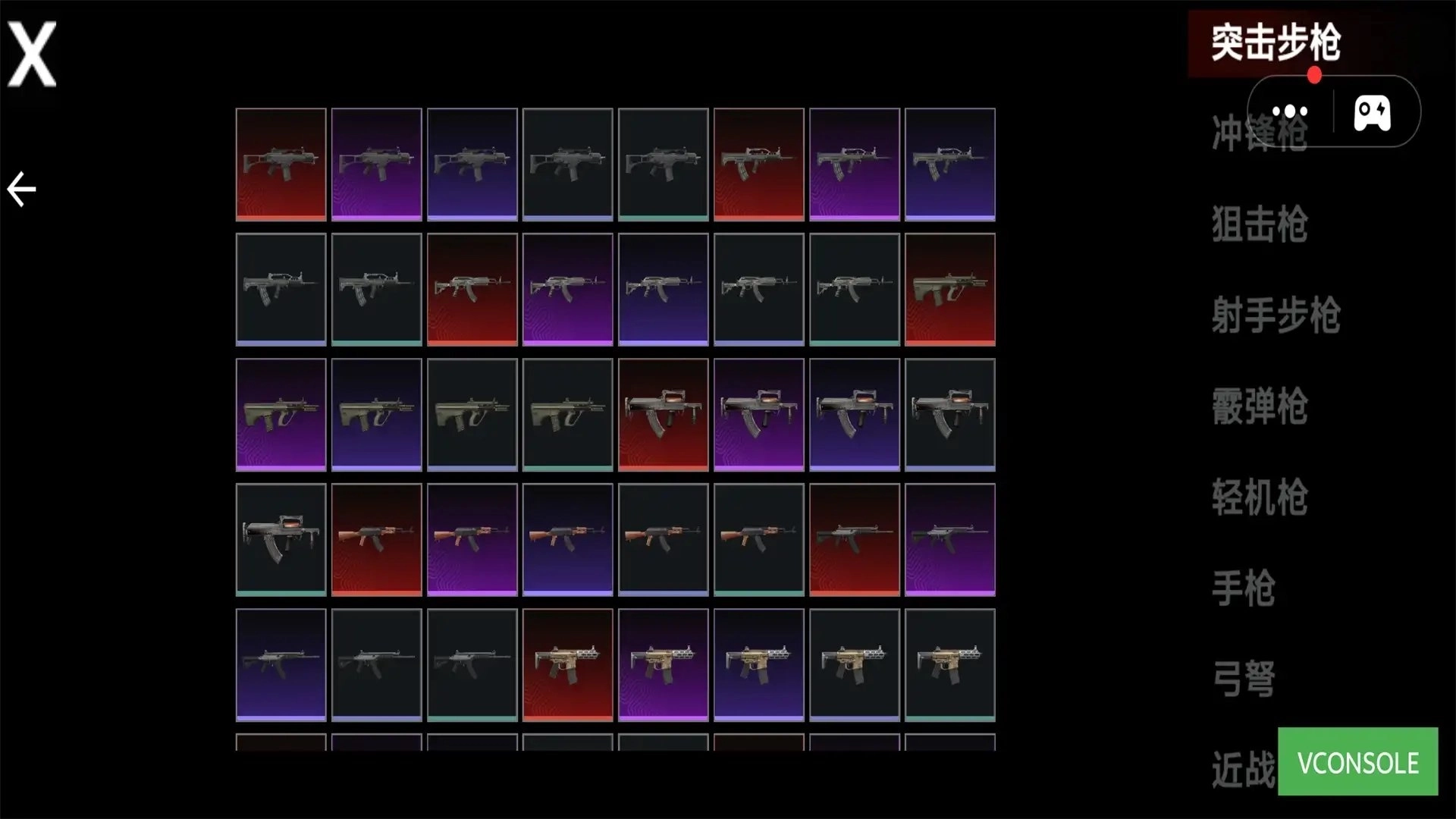The width and height of the screenshot is (1456, 819).
Task: Switch to the 狙击枪 sniper category
Action: (x=1259, y=224)
